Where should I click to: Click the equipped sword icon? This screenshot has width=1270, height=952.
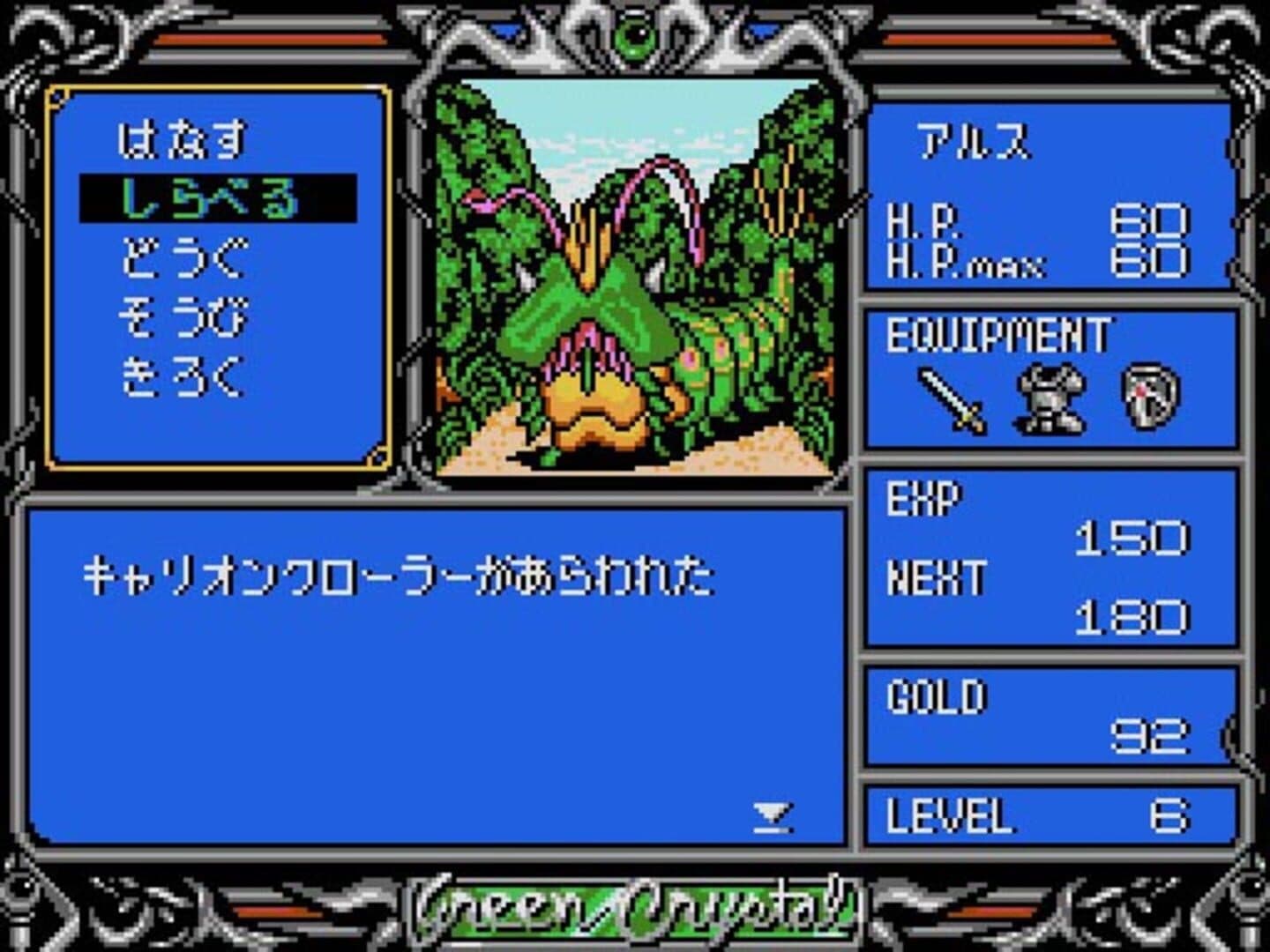[x=952, y=399]
